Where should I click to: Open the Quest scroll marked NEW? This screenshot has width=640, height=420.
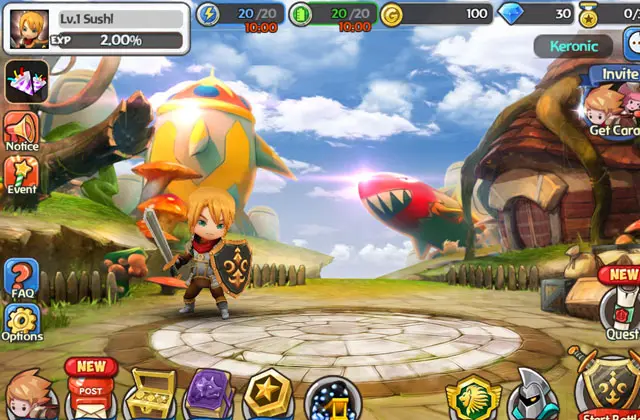point(620,310)
